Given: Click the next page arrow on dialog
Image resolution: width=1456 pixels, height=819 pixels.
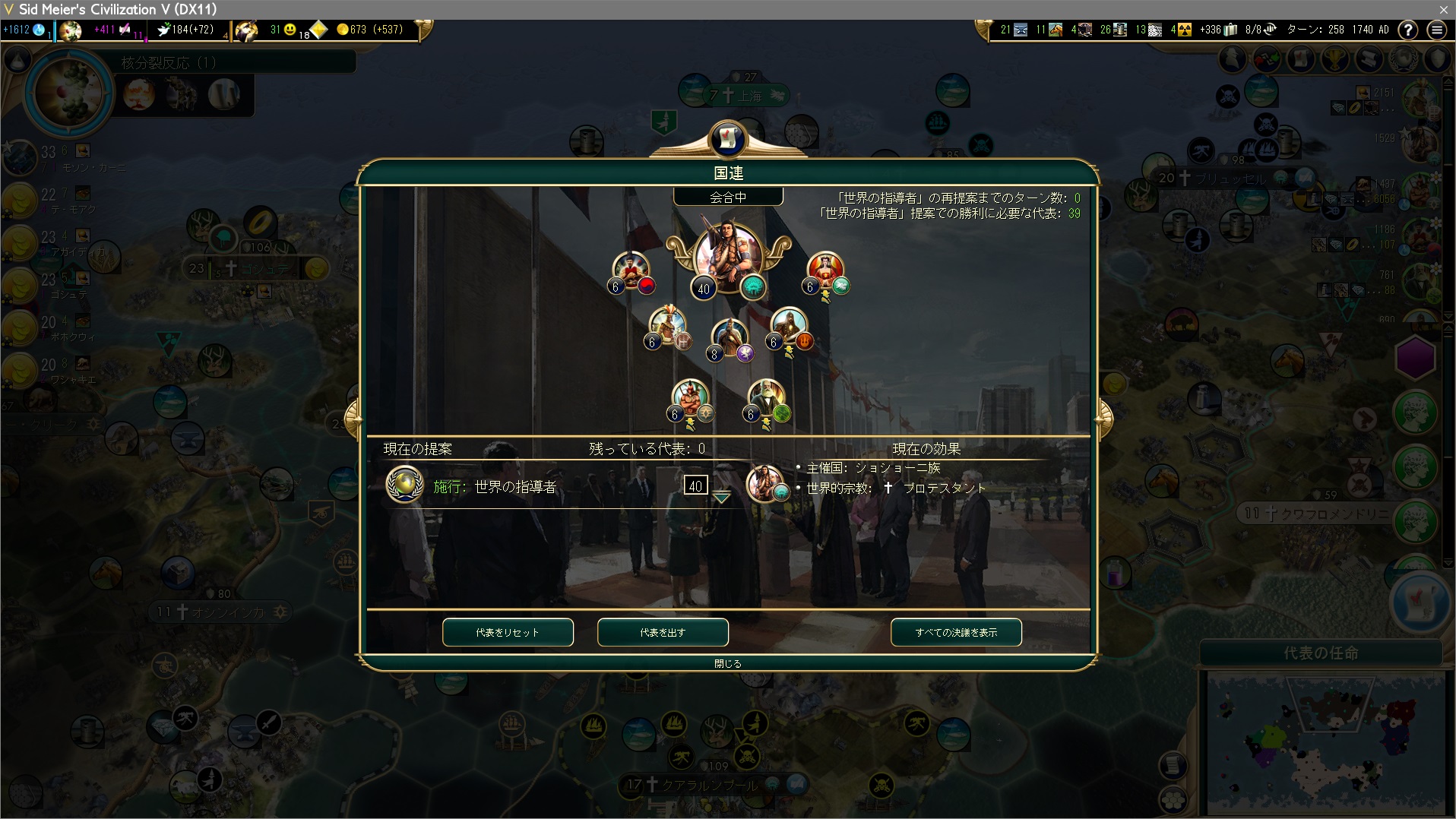Looking at the screenshot, I should [1104, 417].
